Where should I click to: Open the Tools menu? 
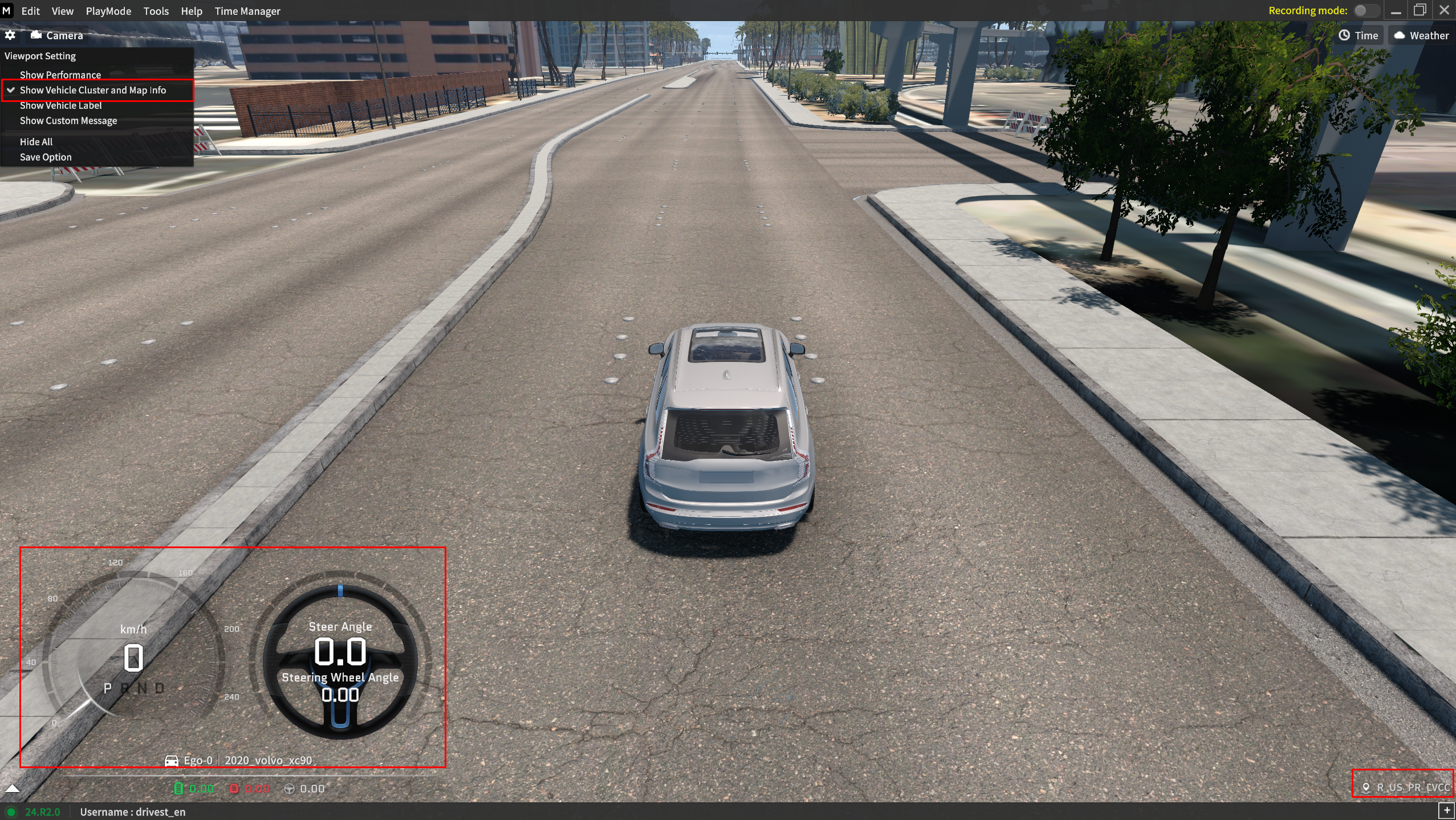[156, 11]
